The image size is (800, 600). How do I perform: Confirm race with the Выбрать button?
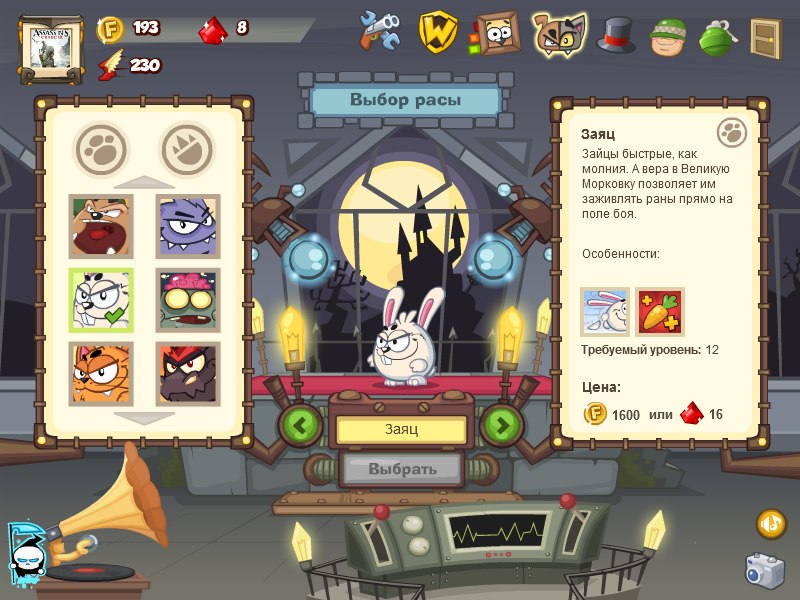pyautogui.click(x=401, y=468)
